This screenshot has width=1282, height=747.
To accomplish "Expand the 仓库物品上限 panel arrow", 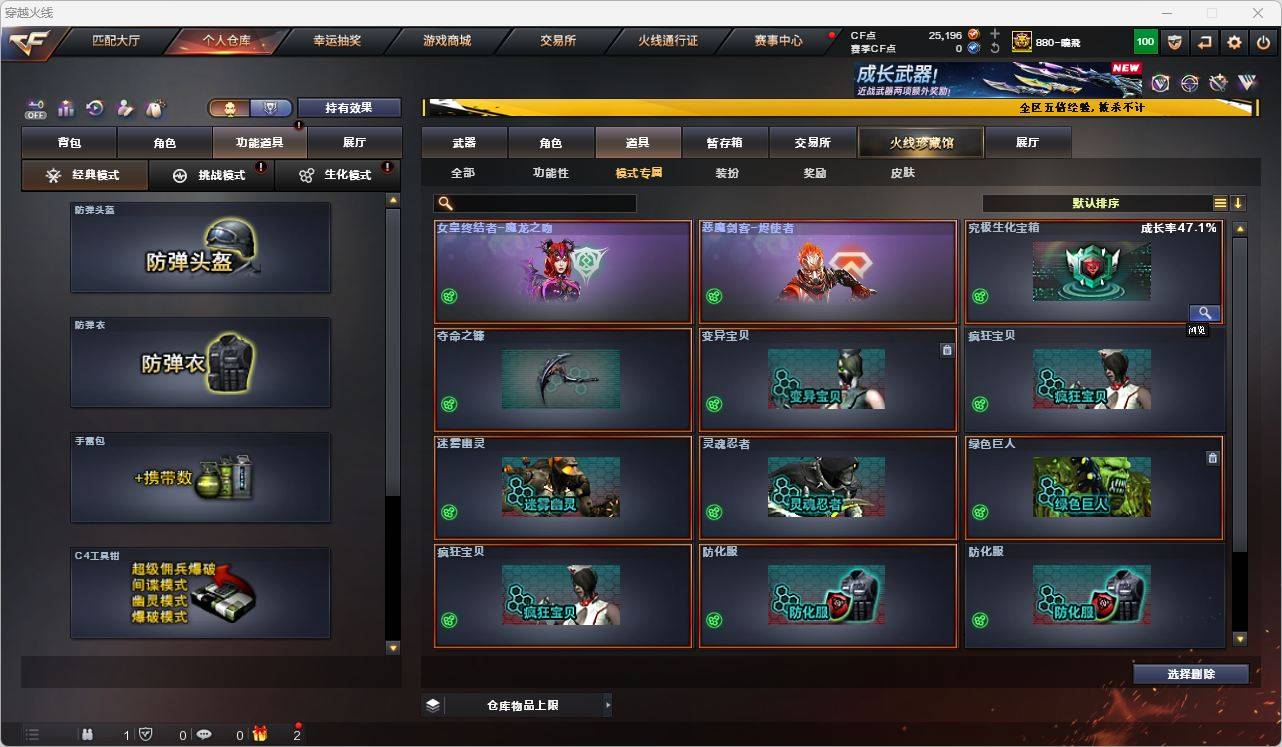I will tap(608, 704).
